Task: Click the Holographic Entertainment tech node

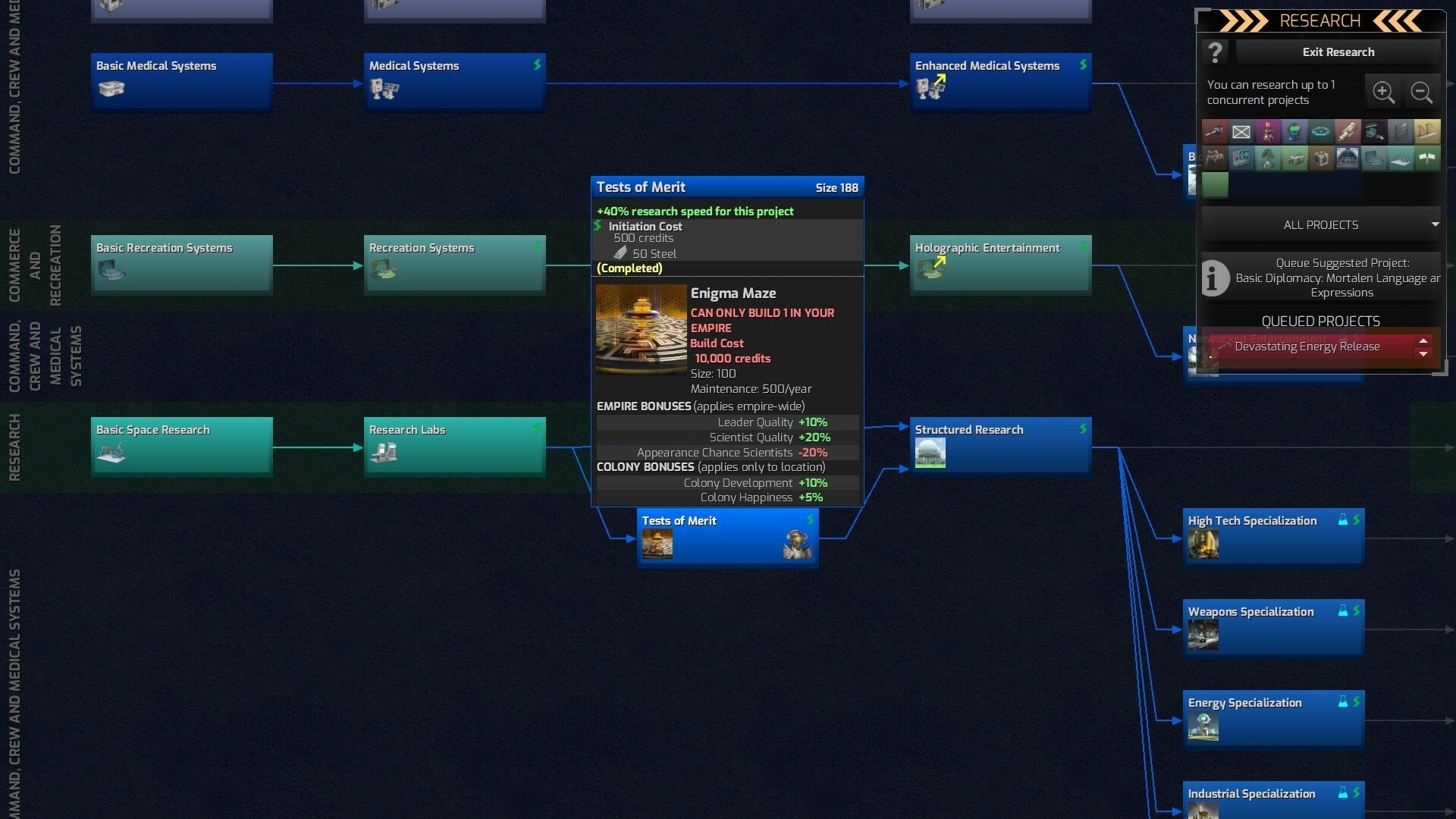Action: 1000,263
